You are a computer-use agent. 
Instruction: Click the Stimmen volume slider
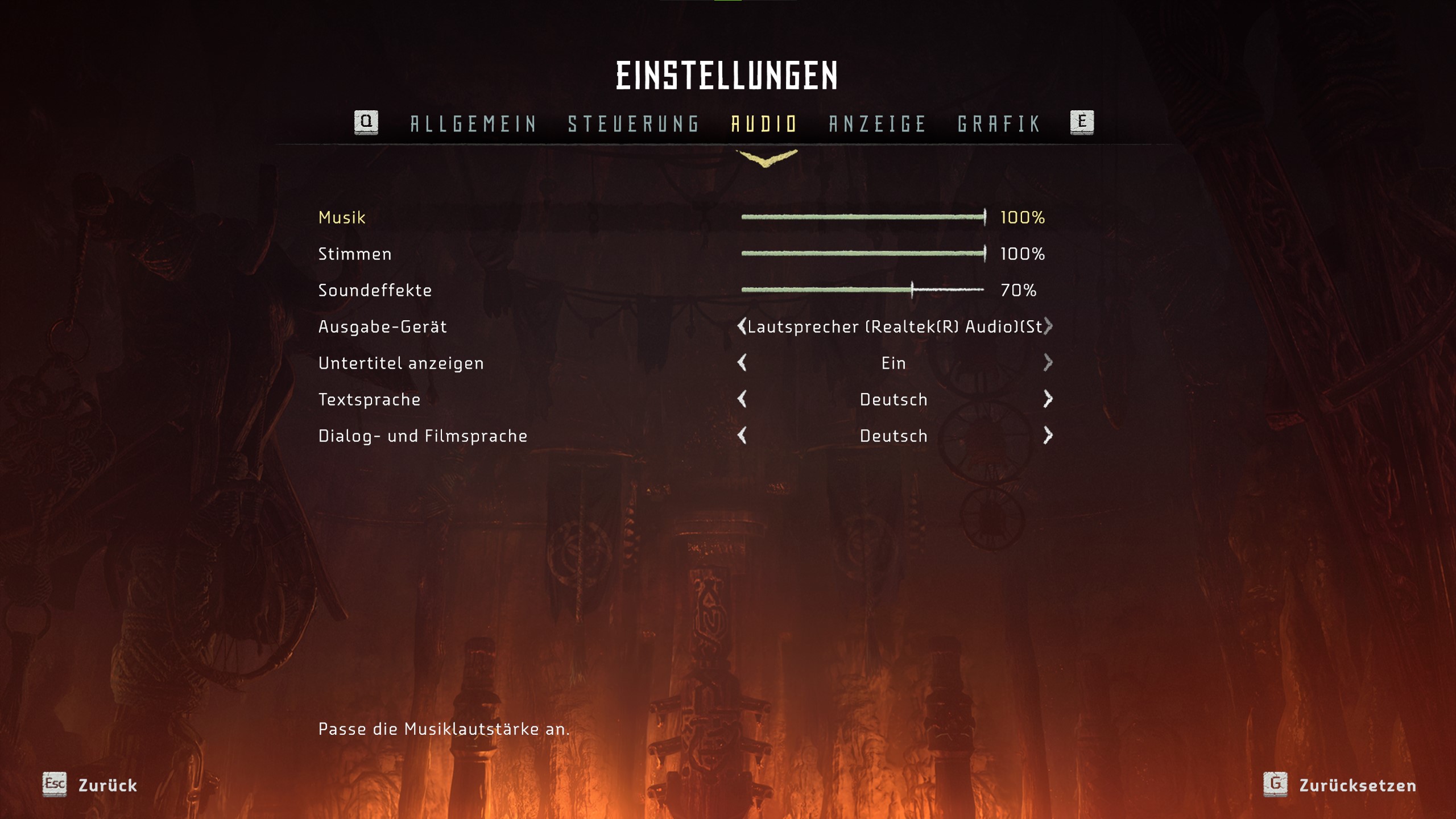[x=863, y=254]
